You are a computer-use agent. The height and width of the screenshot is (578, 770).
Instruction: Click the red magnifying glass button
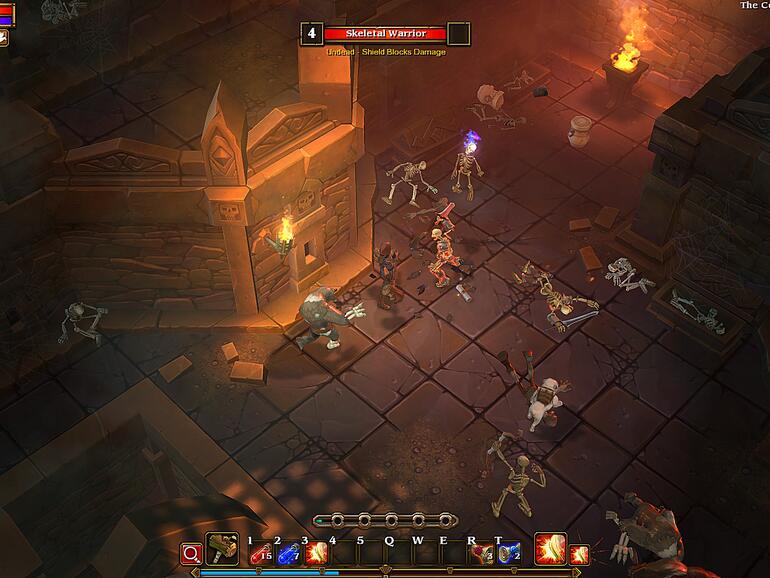190,553
